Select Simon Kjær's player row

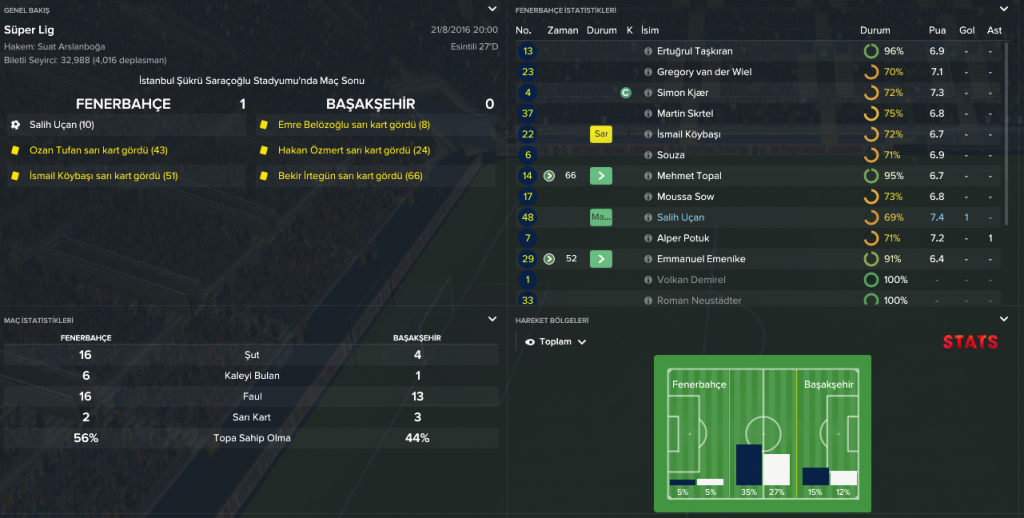[x=685, y=93]
